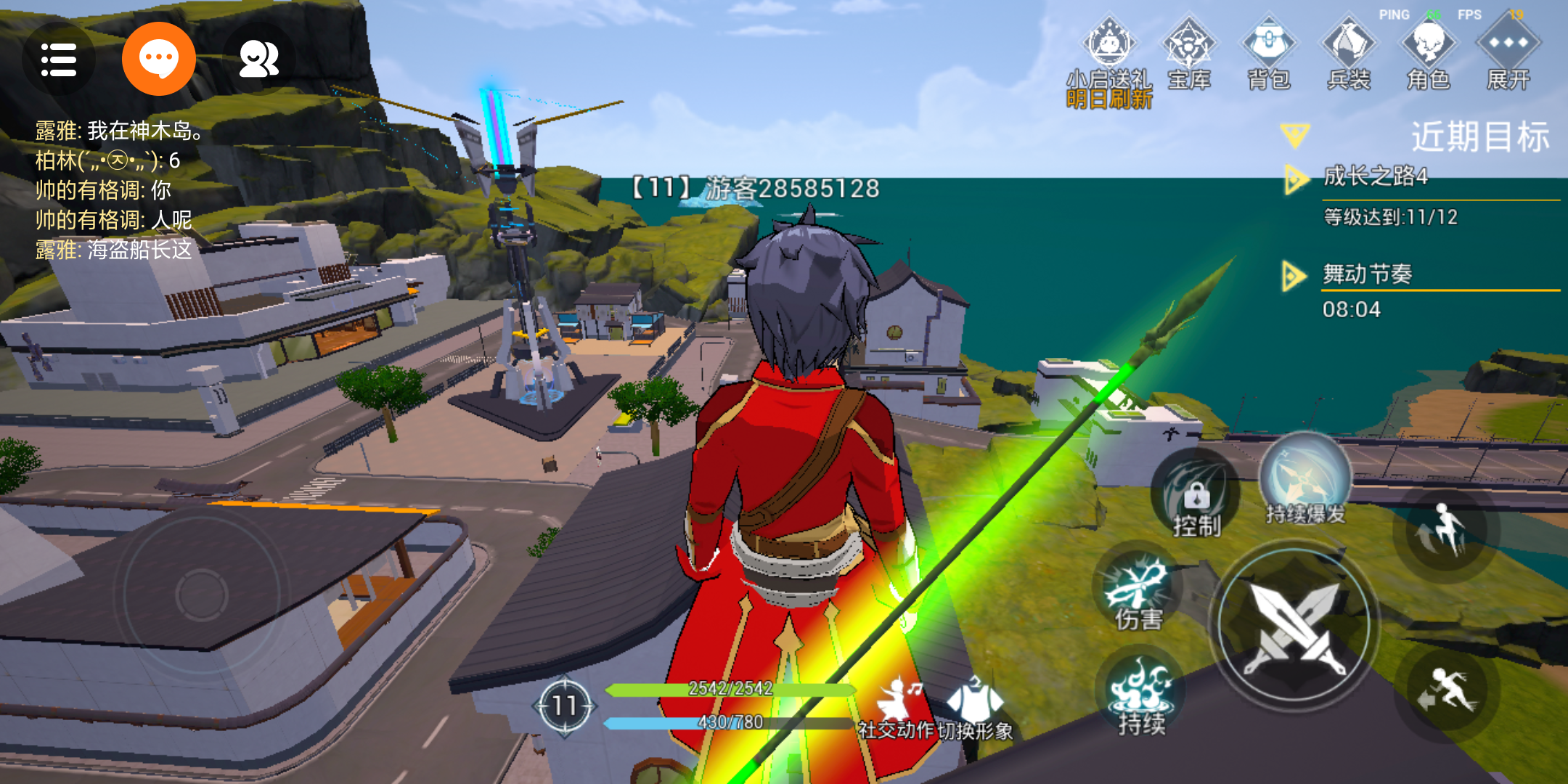This screenshot has height=784, width=1568.
Task: Open the list menu button
Action: pos(59,60)
